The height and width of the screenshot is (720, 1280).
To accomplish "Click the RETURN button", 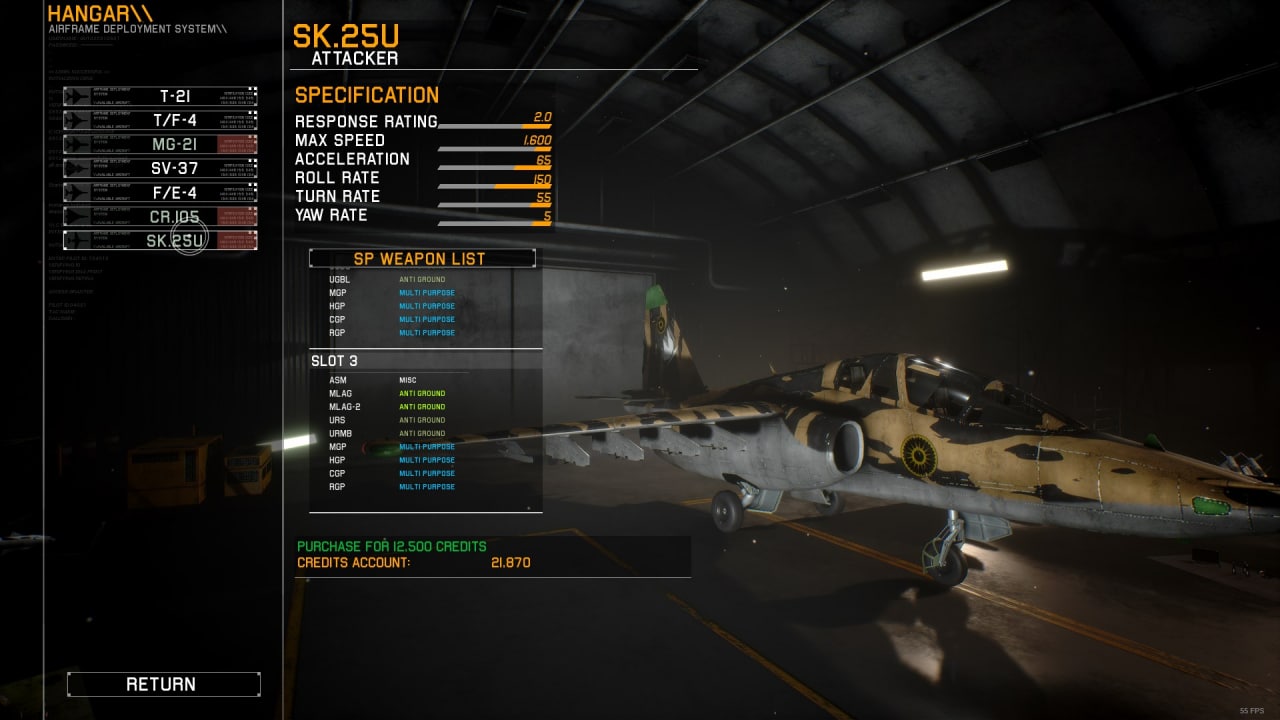I will pos(163,684).
